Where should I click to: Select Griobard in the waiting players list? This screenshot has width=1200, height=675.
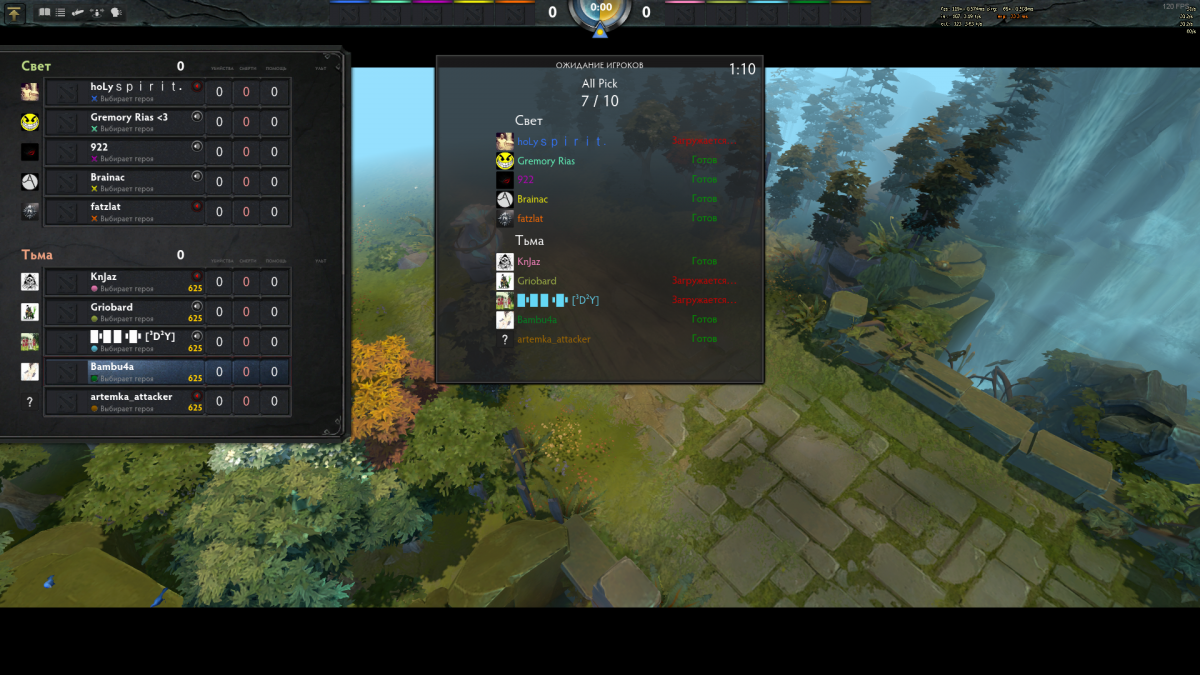[x=537, y=281]
